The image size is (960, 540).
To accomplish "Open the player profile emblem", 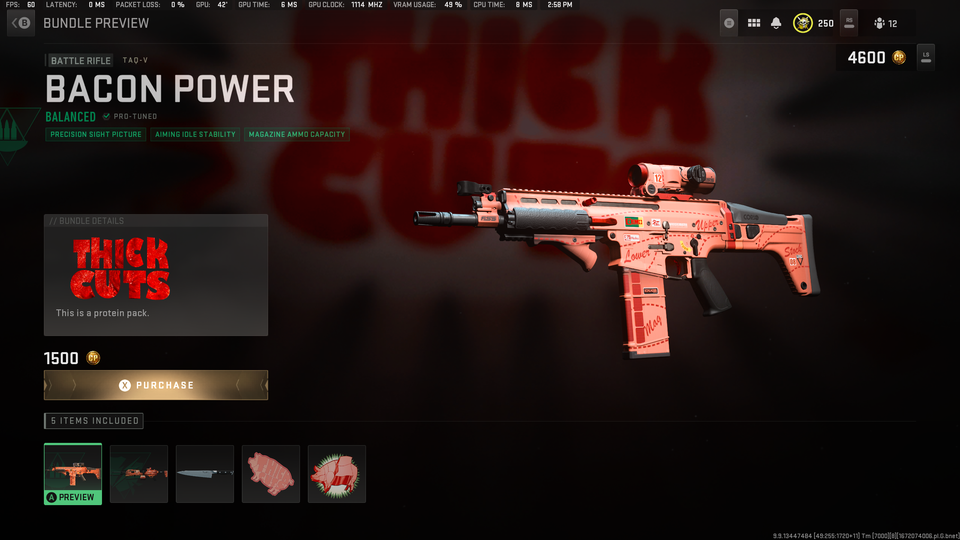I will 803,23.
